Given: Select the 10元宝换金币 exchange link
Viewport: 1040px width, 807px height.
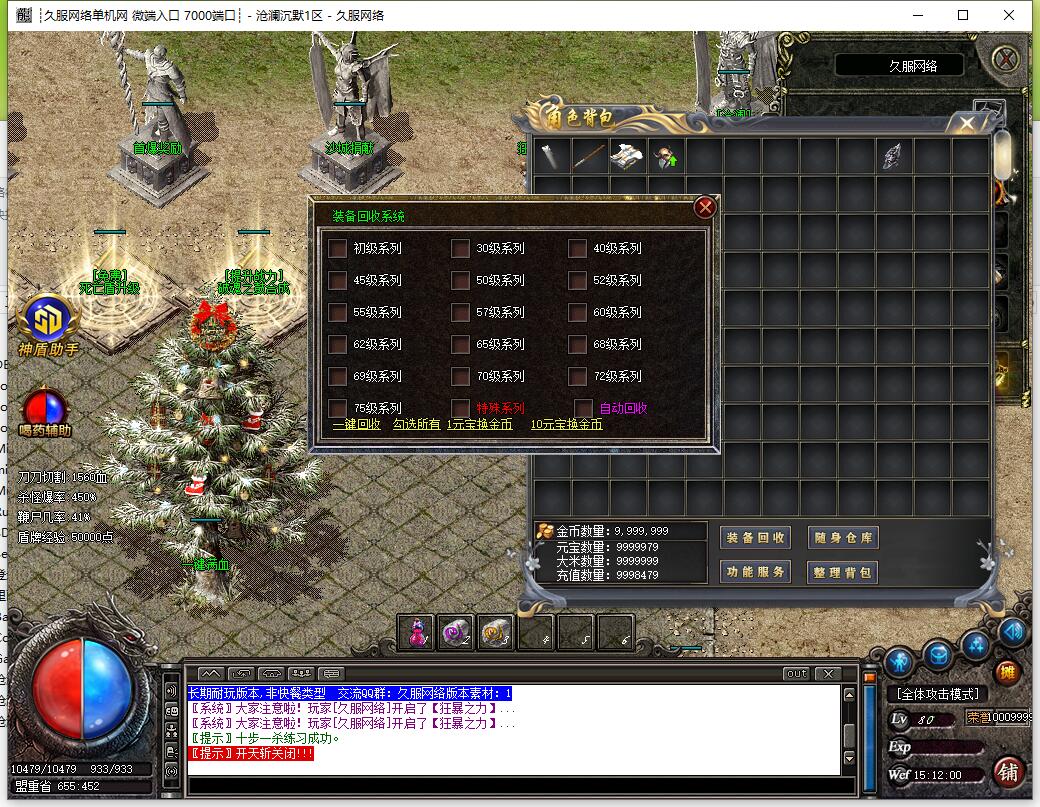Looking at the screenshot, I should tap(566, 424).
